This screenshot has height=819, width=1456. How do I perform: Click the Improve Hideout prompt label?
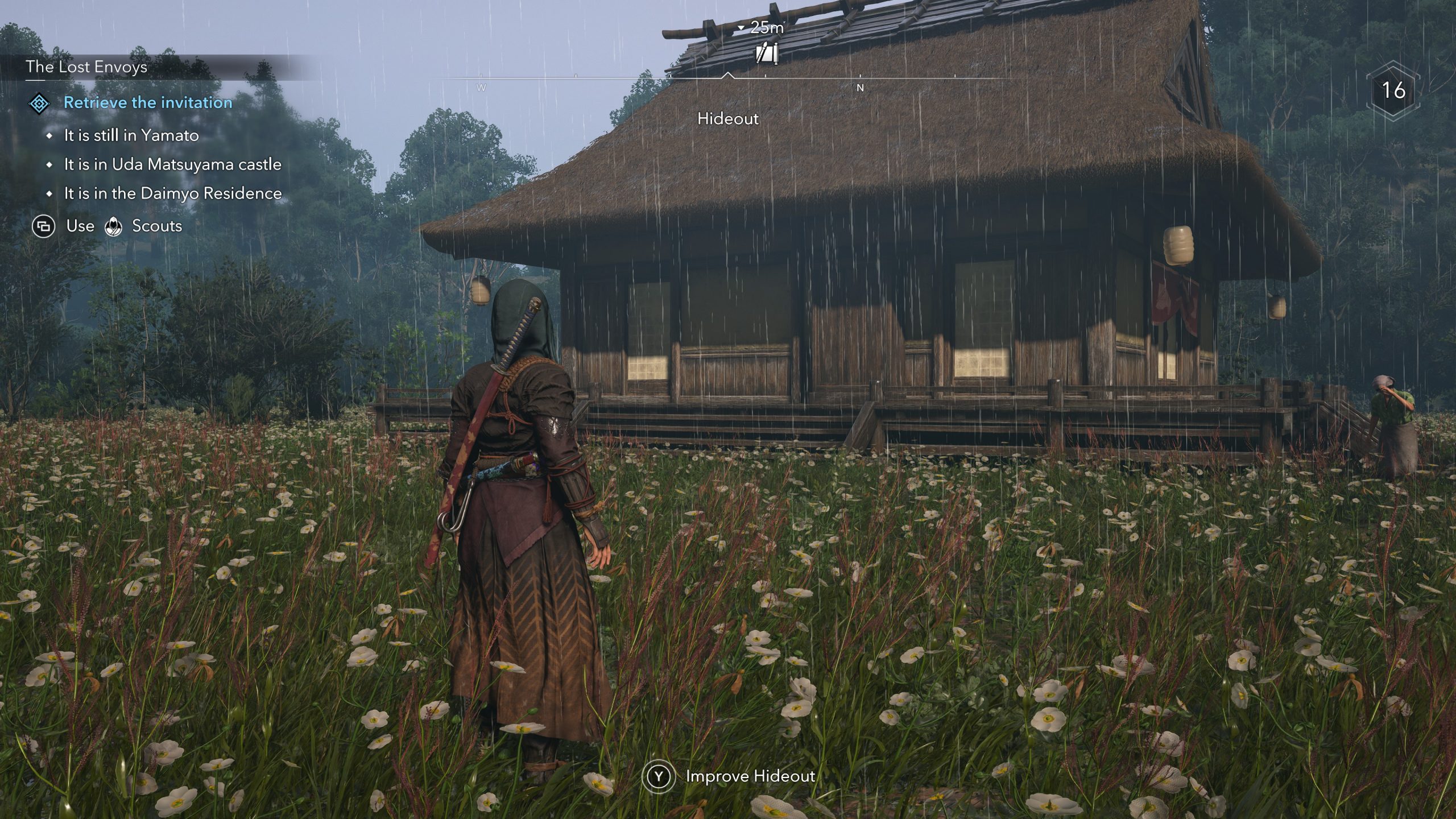750,776
